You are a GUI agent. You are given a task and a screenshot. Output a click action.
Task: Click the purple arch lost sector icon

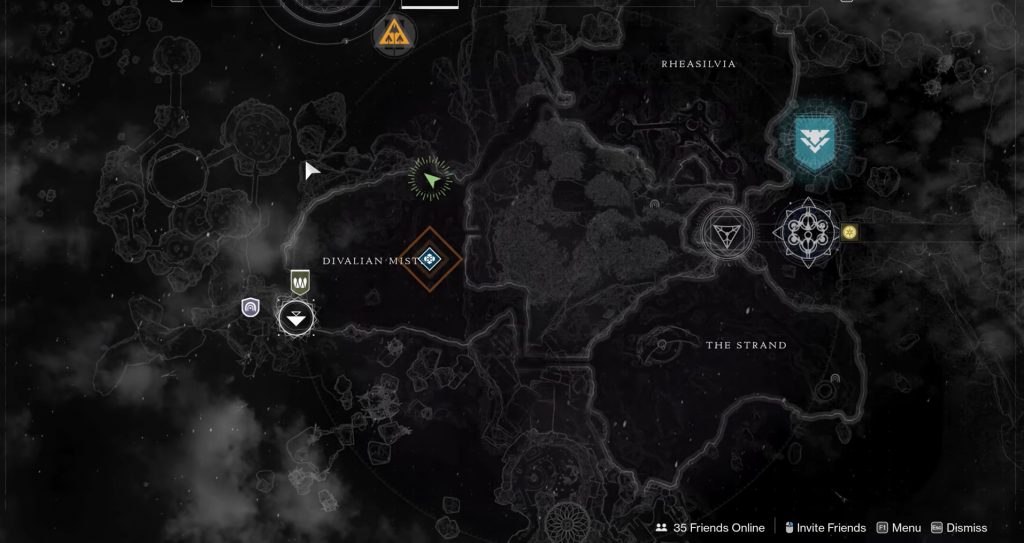point(251,307)
